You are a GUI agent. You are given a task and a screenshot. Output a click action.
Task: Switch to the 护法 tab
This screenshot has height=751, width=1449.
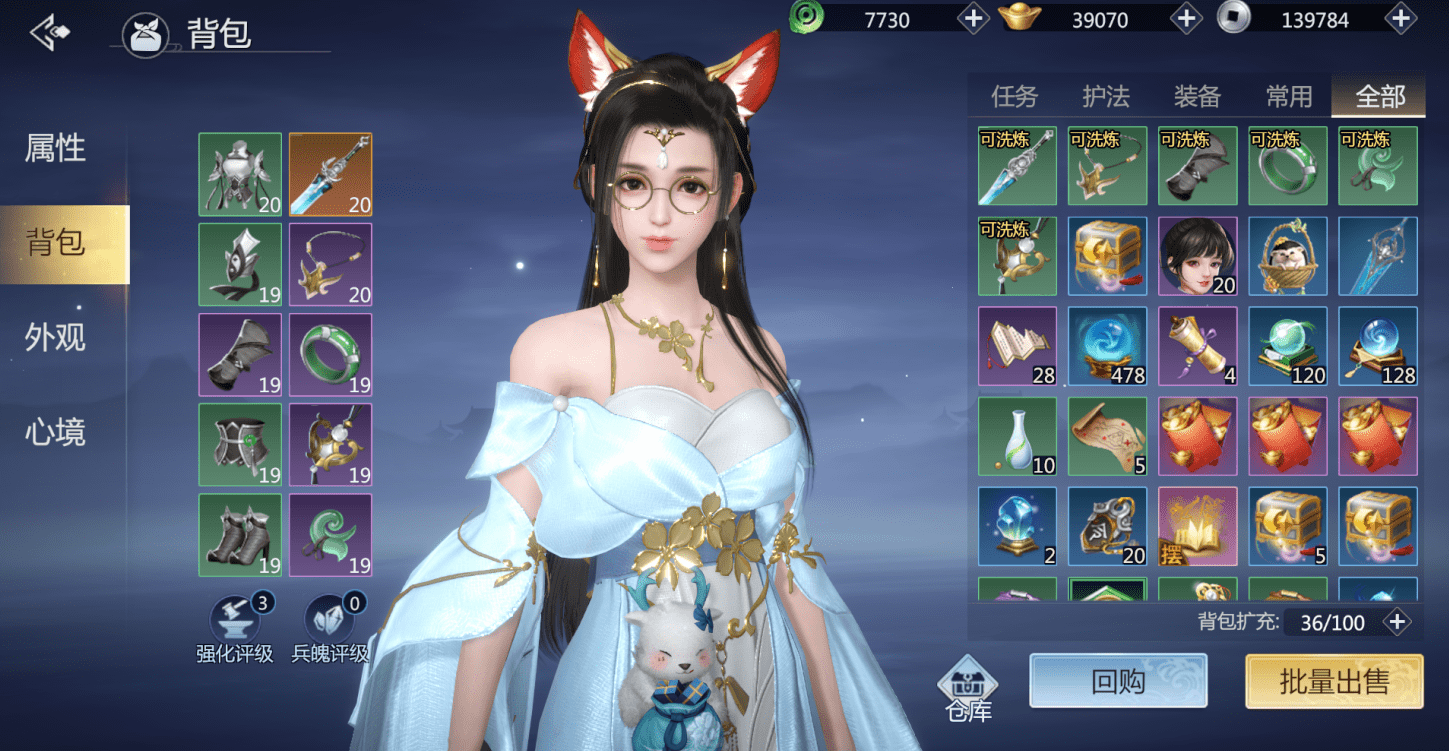(1106, 96)
